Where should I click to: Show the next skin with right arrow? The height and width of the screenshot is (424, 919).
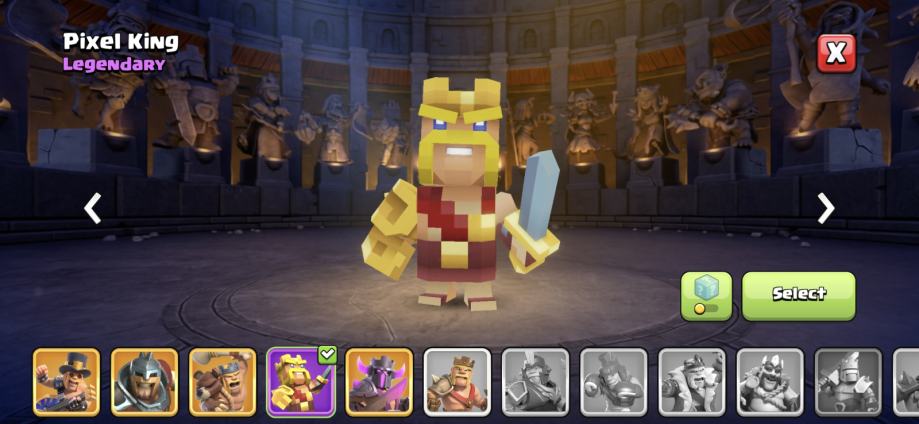pyautogui.click(x=825, y=208)
